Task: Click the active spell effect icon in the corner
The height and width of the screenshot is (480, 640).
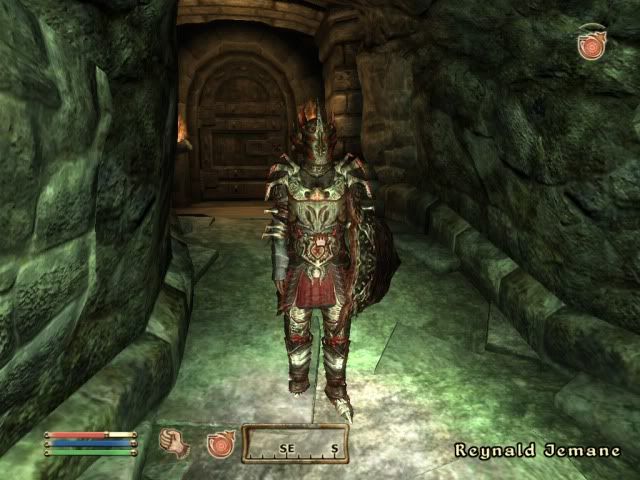Action: click(593, 44)
